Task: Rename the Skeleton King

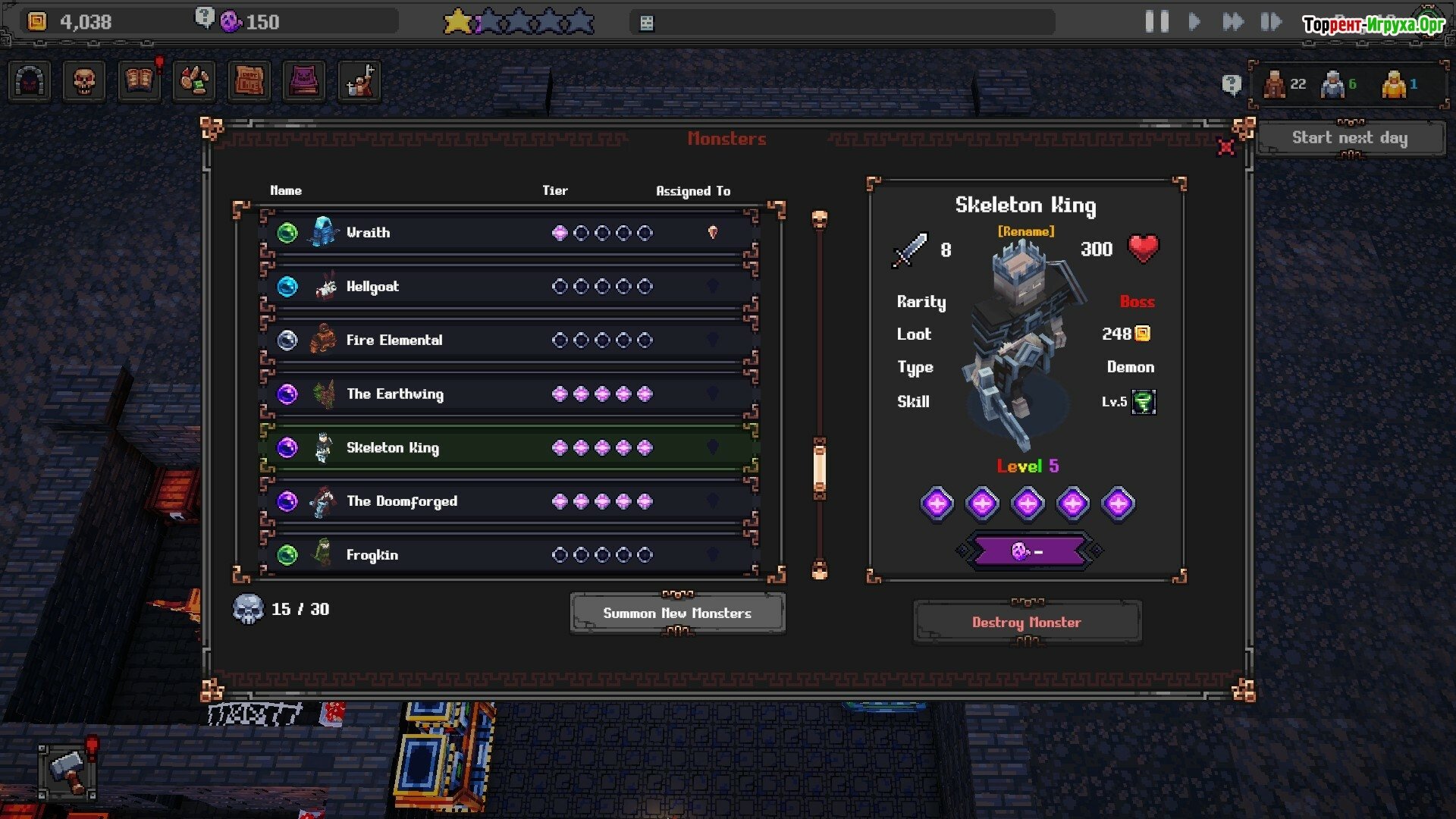Action: (x=1025, y=231)
